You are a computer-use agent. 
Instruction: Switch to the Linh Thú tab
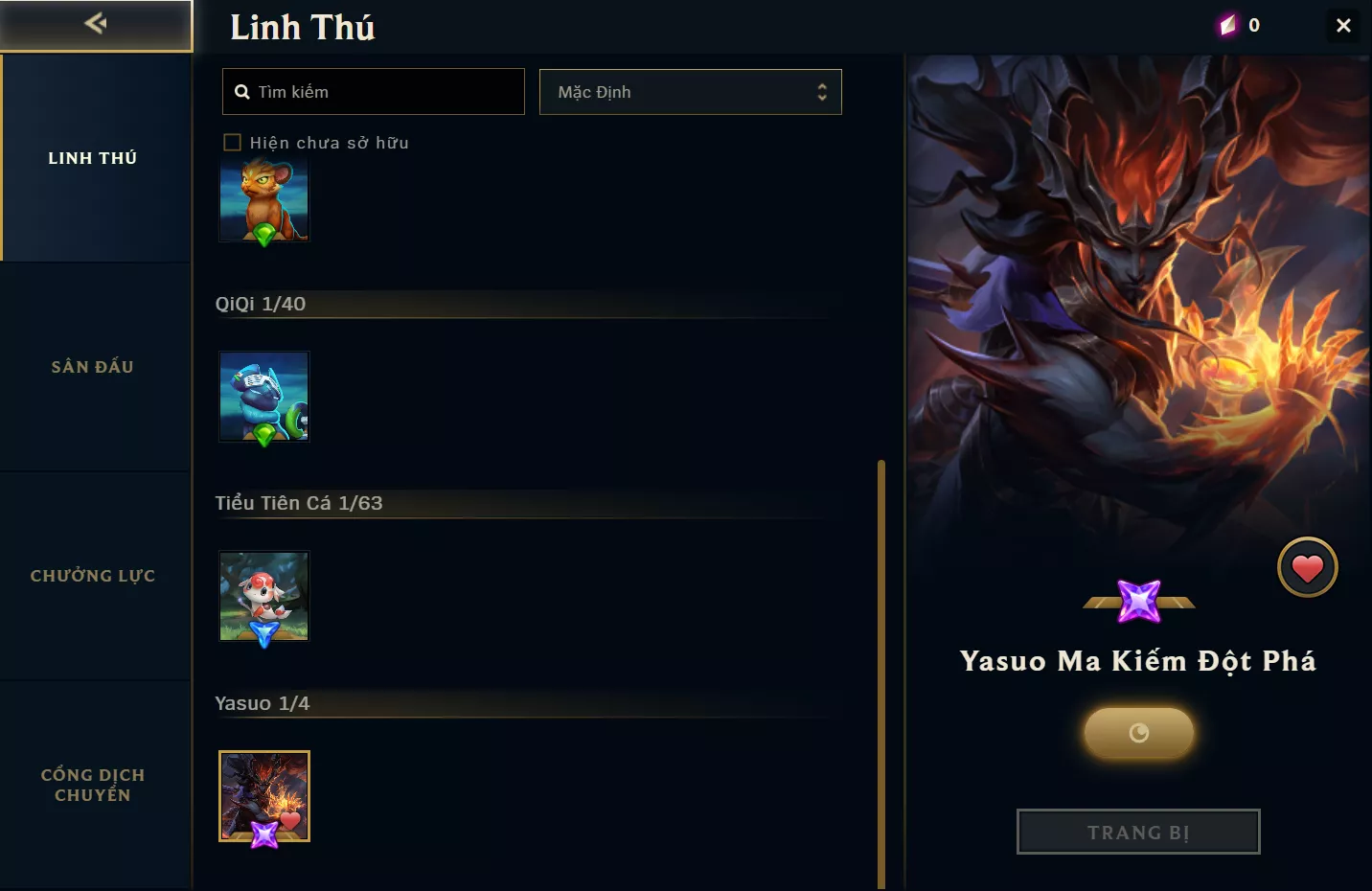(x=94, y=158)
